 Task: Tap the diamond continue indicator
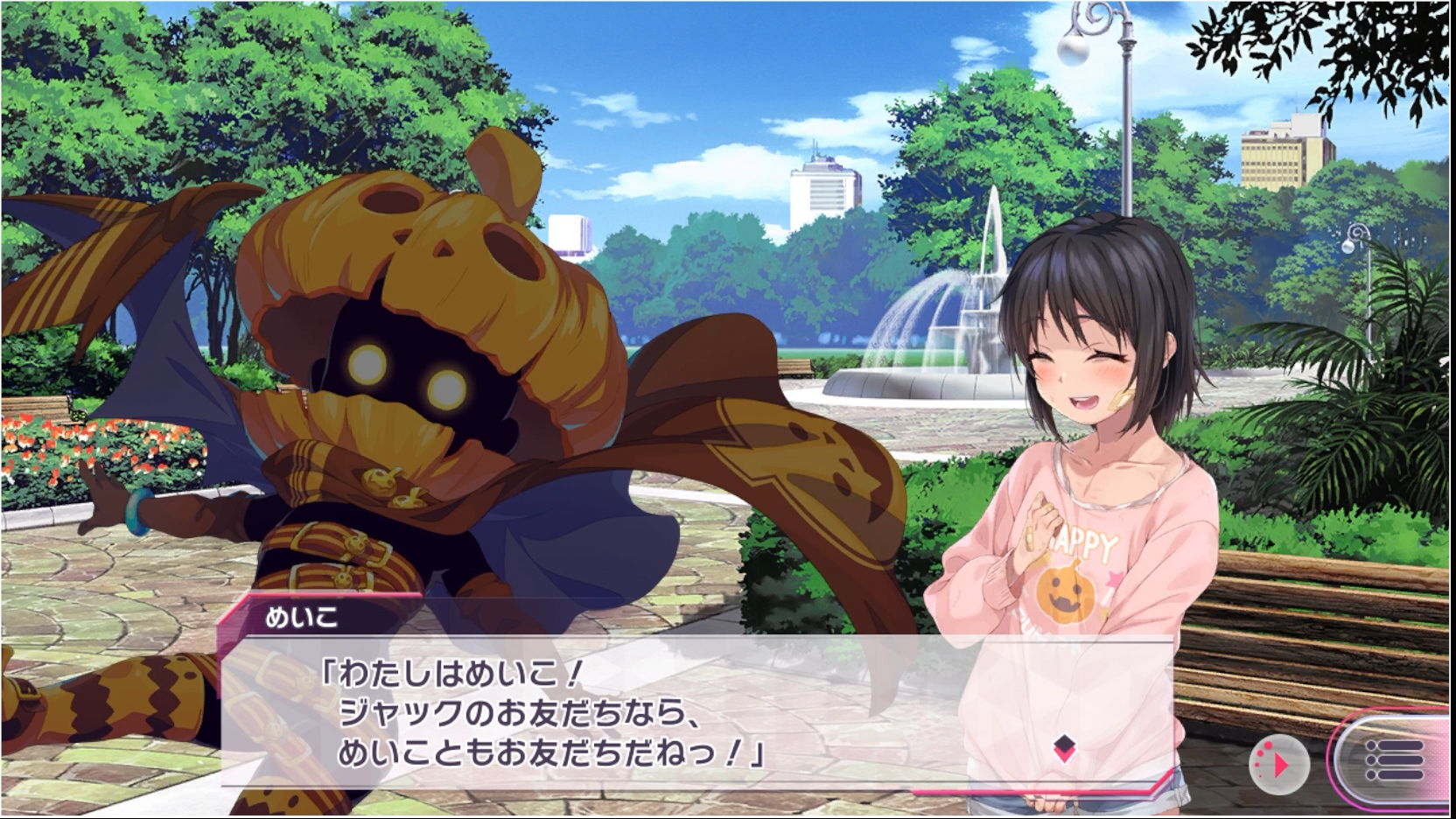coord(1064,748)
